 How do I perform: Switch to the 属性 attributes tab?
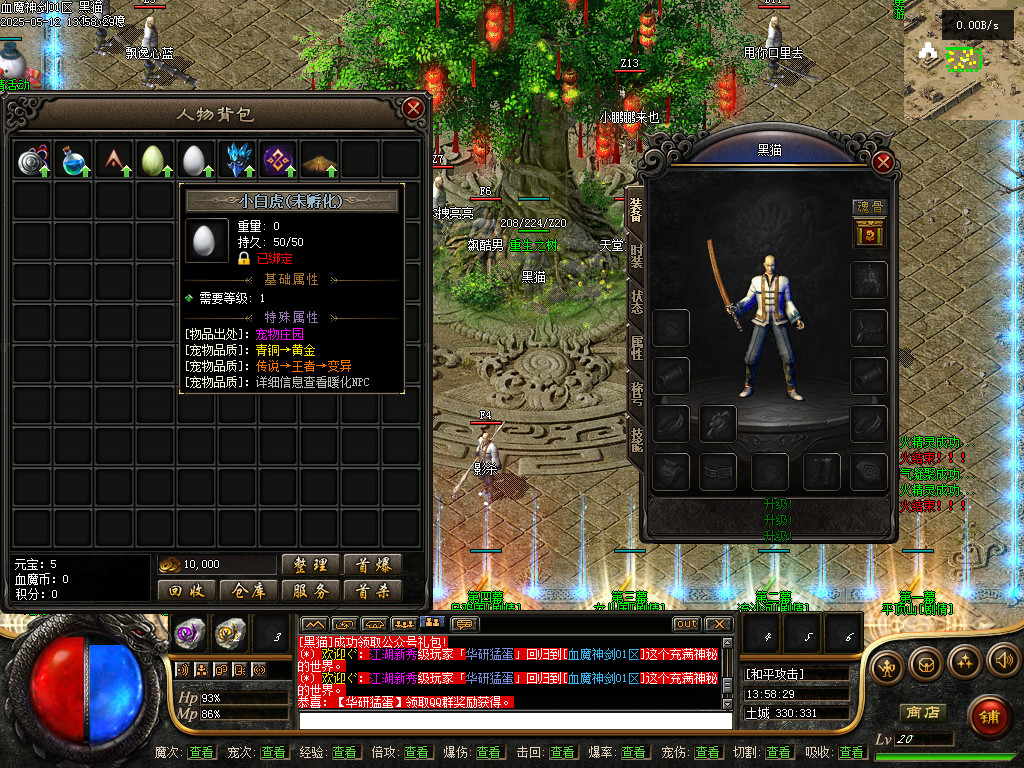coord(636,347)
